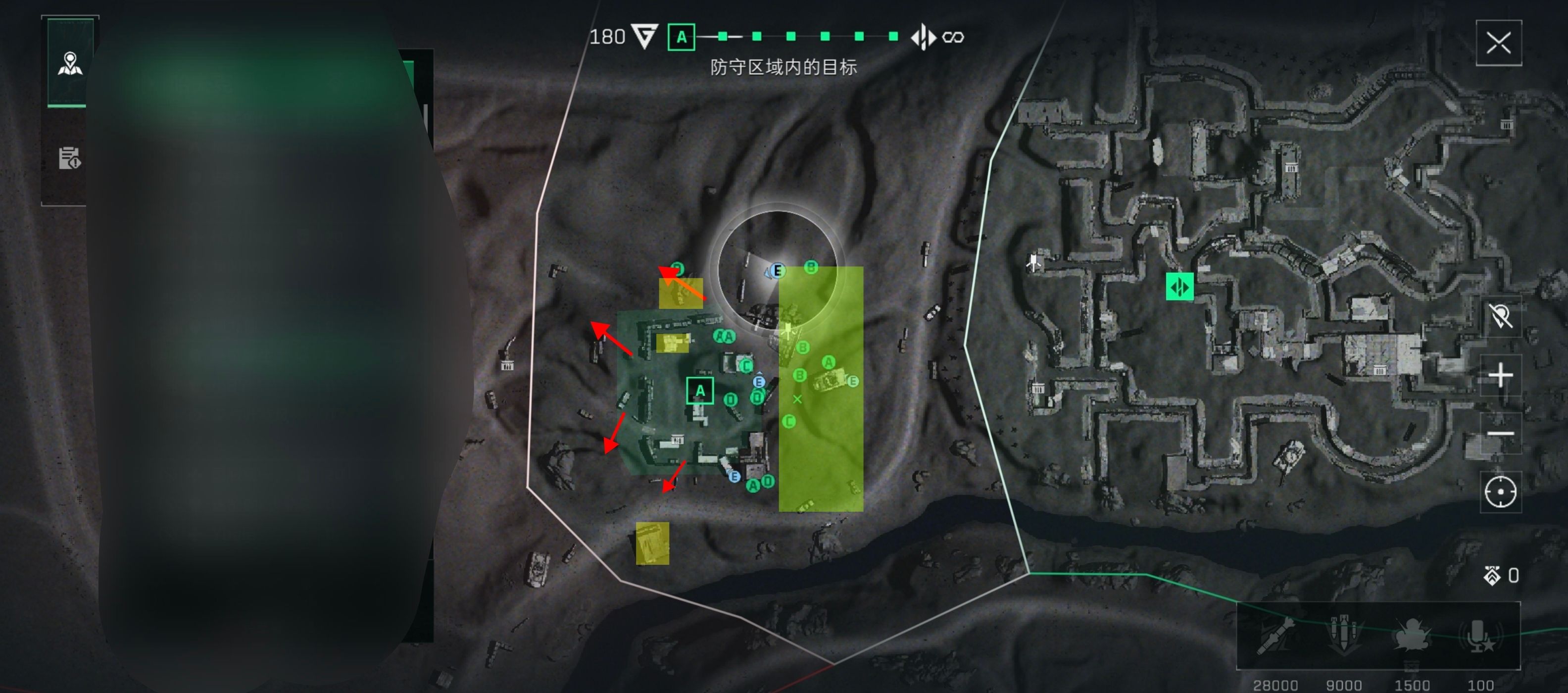Zoom in the map with plus button
The image size is (1568, 693).
pos(1500,375)
